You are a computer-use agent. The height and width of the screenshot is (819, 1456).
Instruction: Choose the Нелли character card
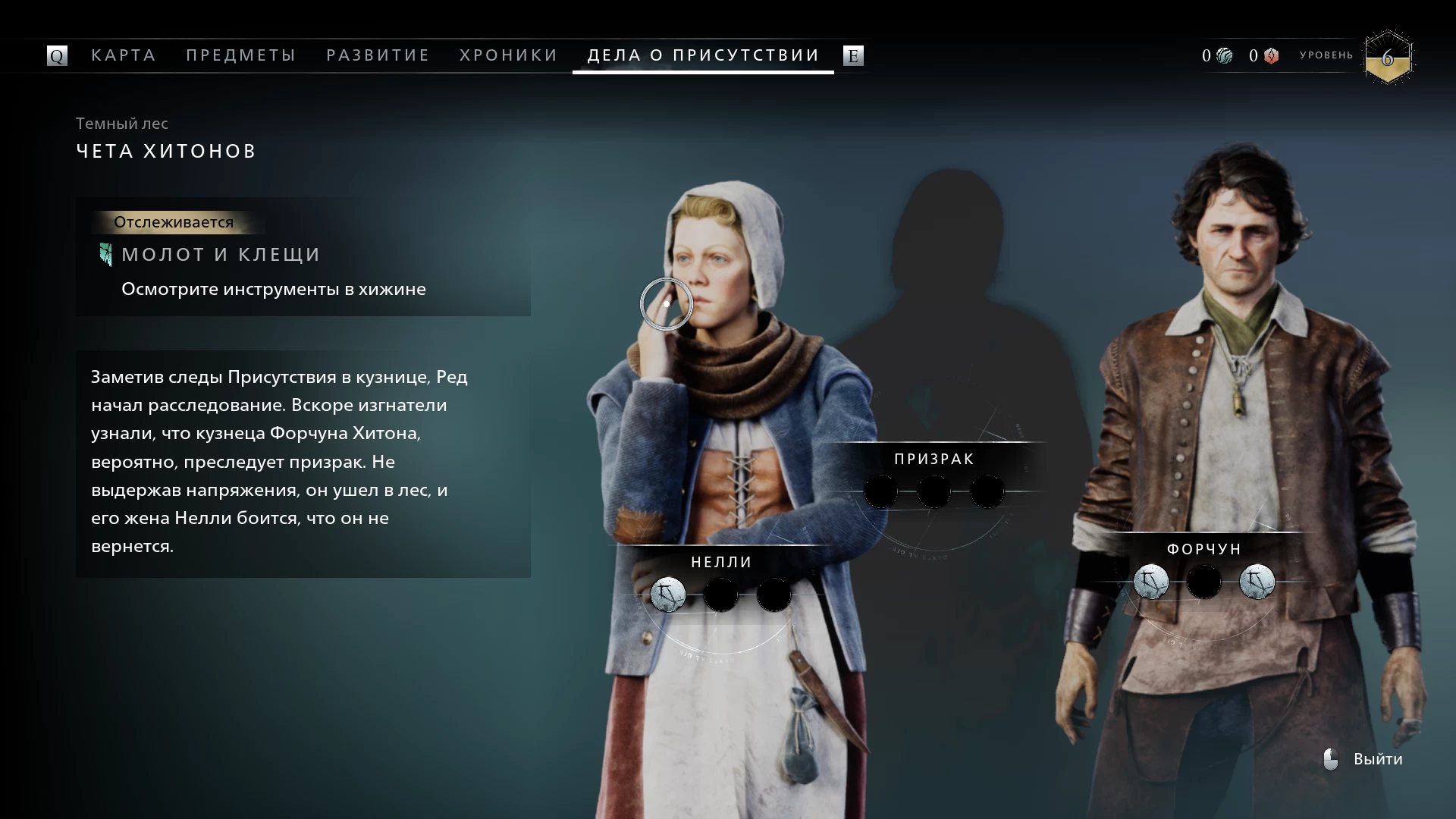point(721,562)
